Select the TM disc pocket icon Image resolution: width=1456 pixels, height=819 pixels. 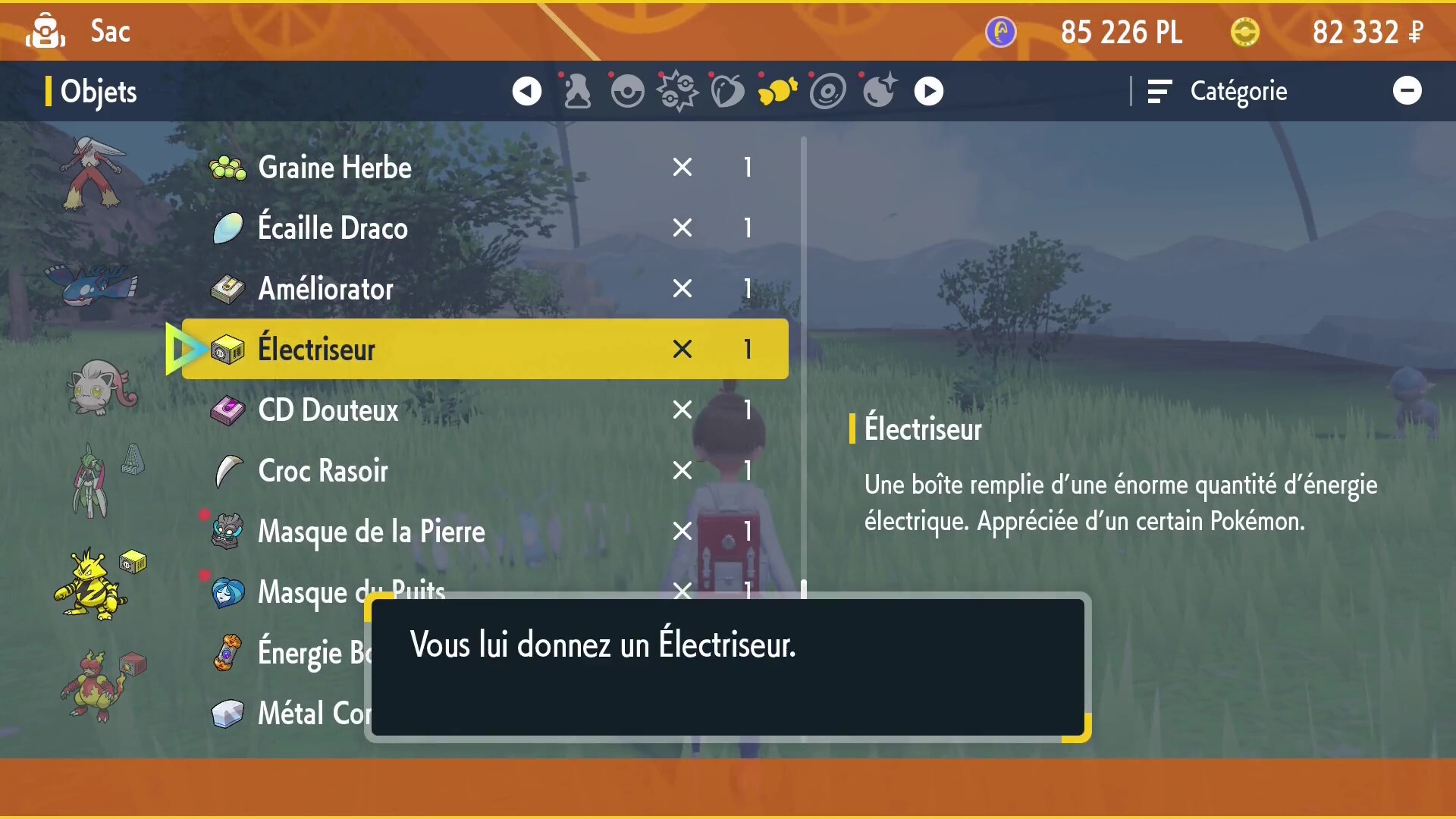point(828,90)
